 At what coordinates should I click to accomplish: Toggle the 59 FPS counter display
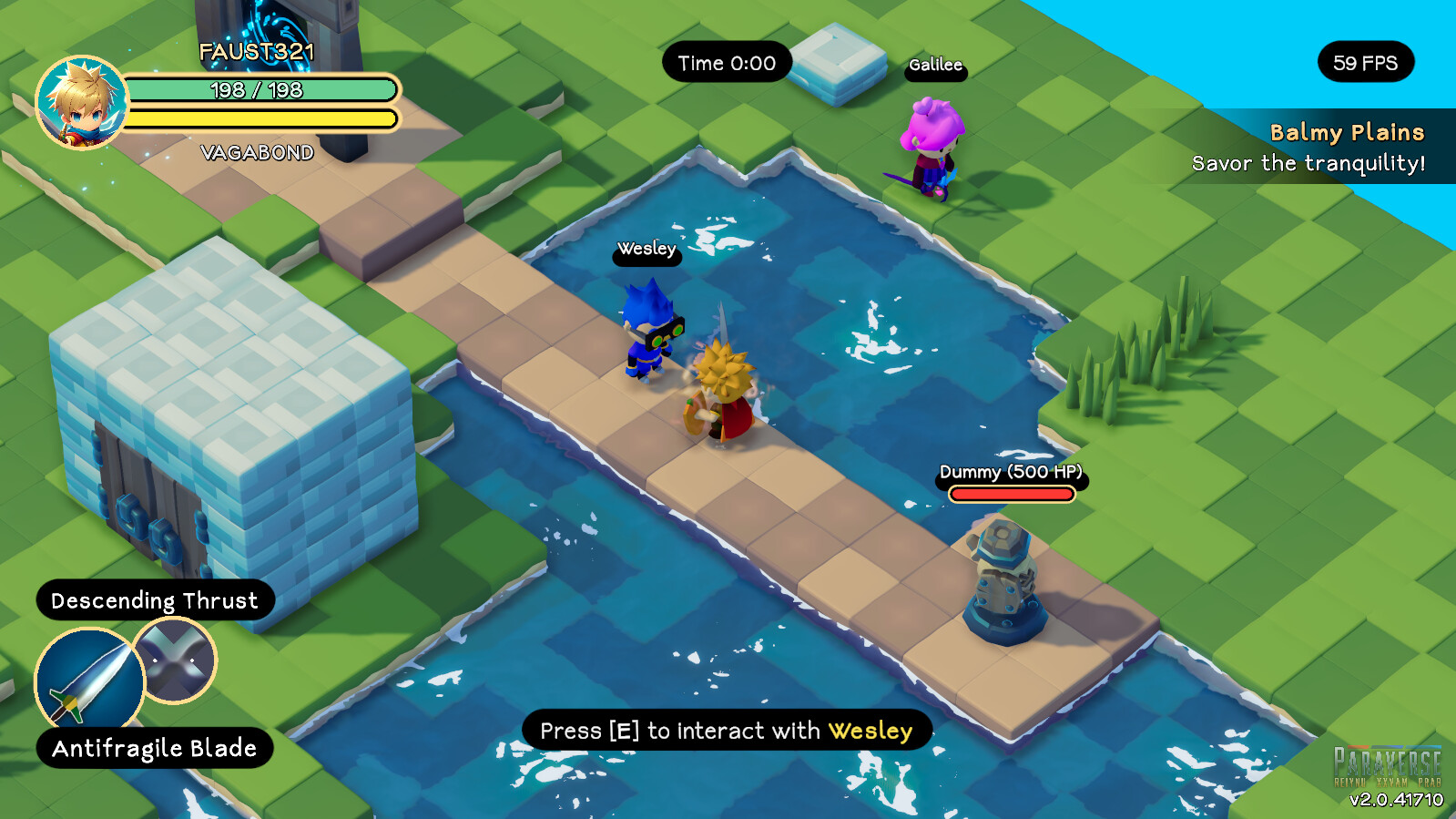coord(1365,63)
